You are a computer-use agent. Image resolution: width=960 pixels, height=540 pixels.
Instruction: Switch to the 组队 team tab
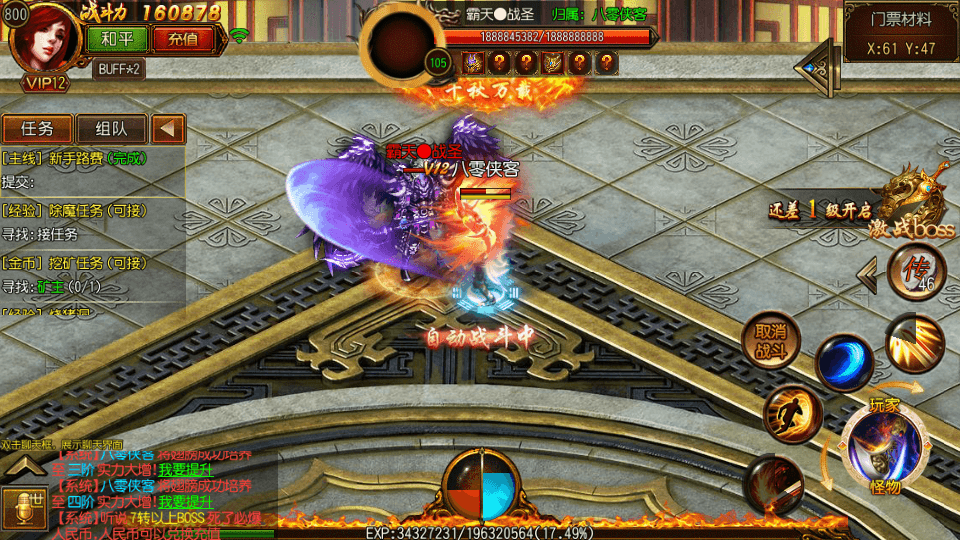111,129
